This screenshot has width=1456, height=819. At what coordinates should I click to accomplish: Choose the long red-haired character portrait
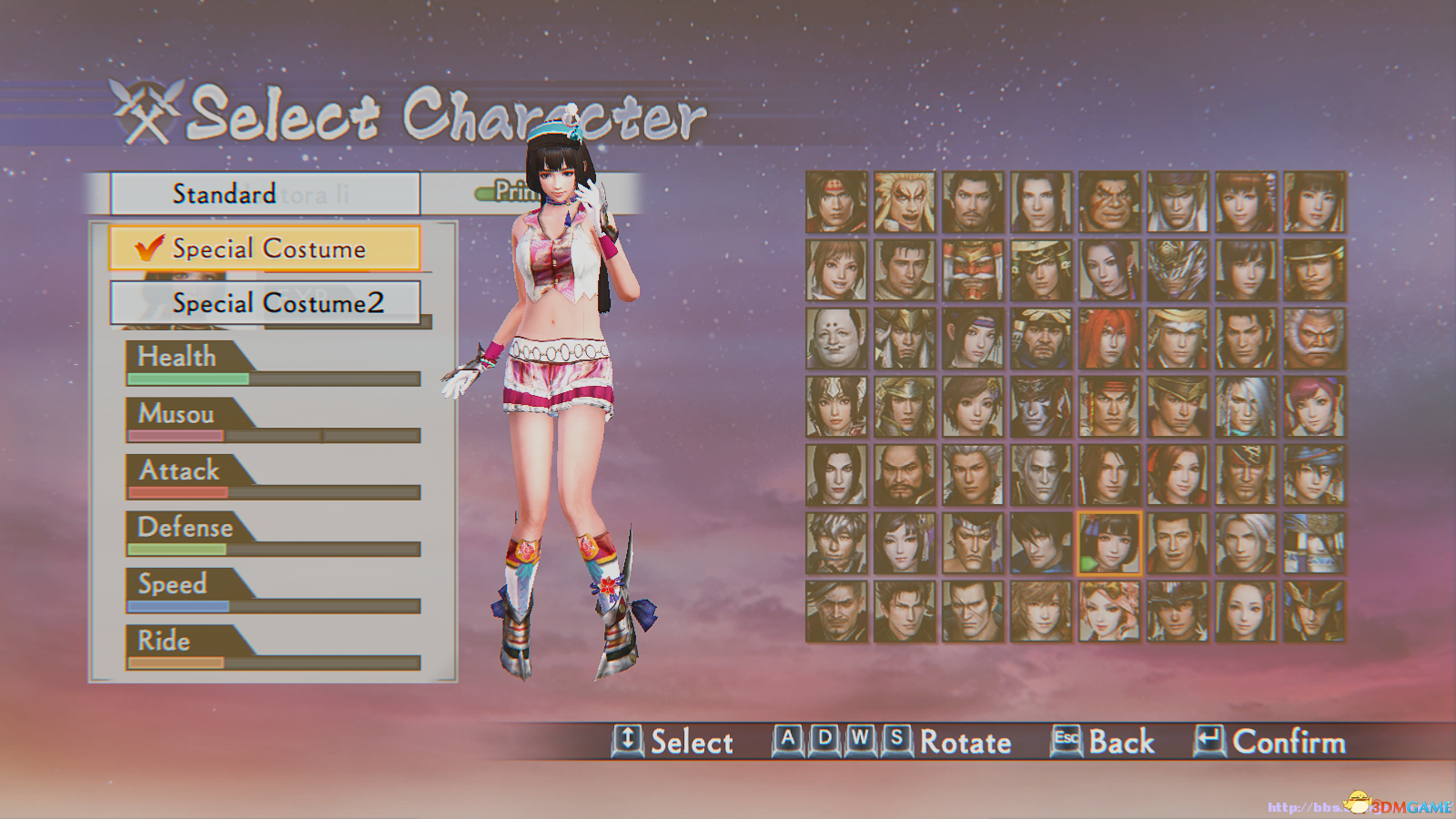pyautogui.click(x=1109, y=339)
